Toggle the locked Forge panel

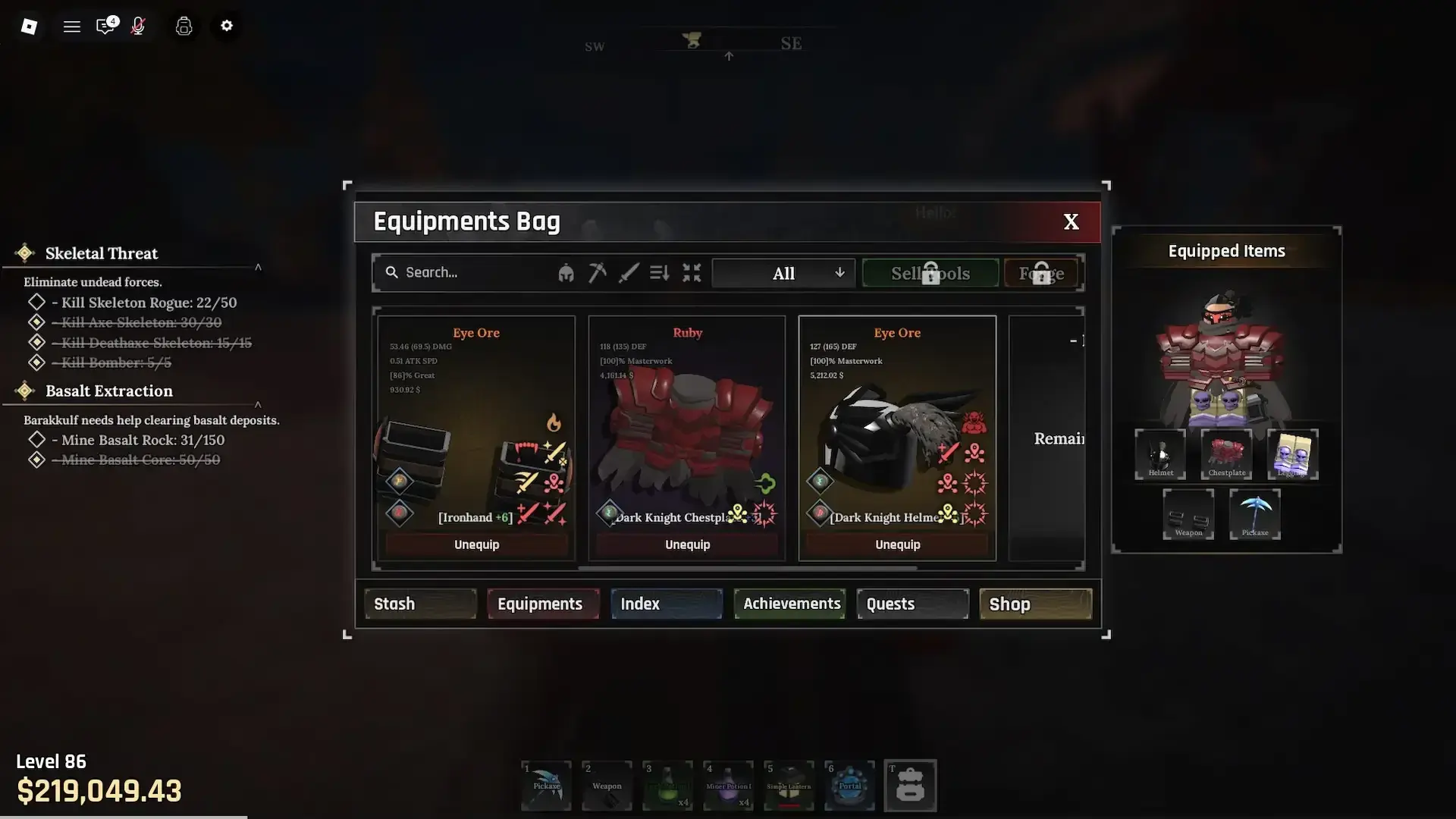coord(1041,273)
